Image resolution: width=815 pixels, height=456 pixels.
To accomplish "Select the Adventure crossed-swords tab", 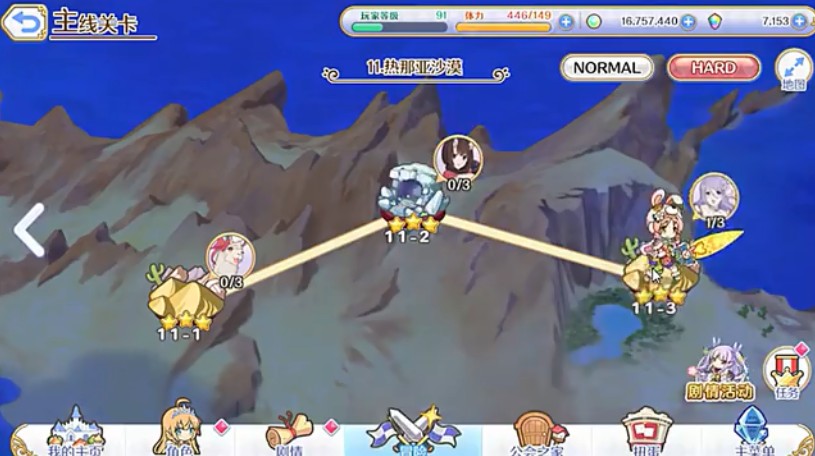I will point(412,431).
